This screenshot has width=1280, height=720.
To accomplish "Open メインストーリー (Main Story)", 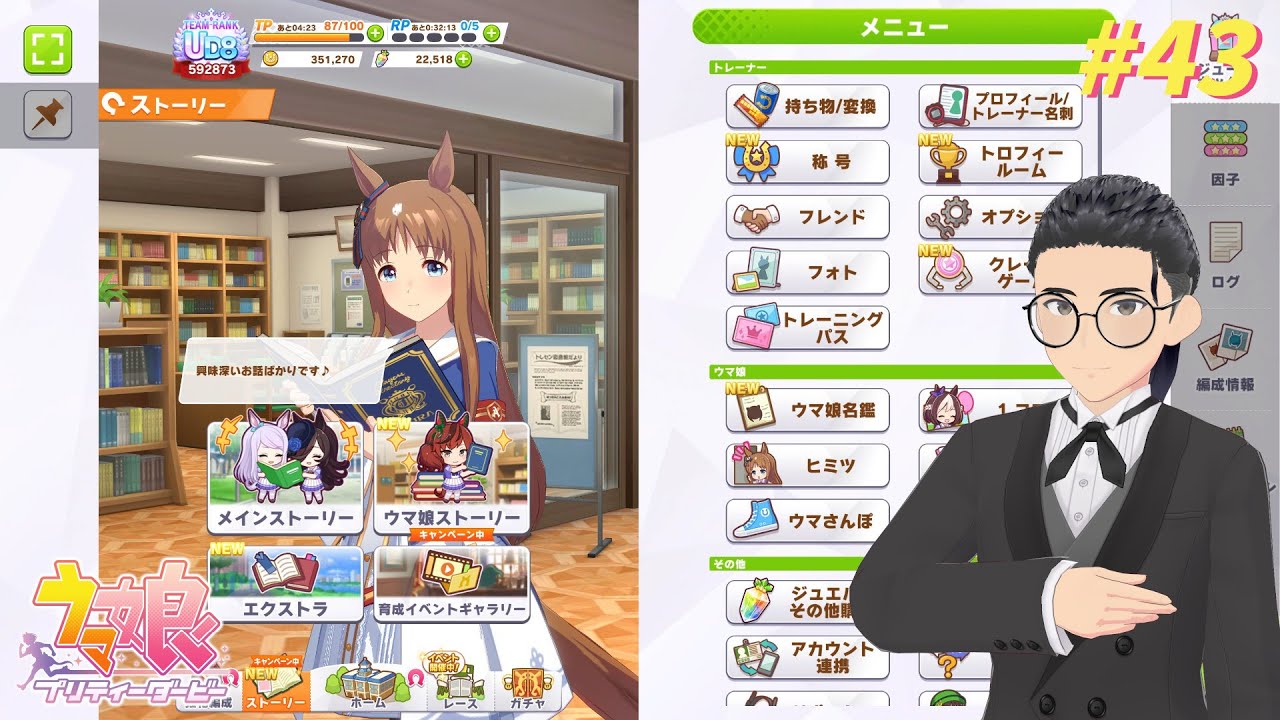I will (x=285, y=476).
